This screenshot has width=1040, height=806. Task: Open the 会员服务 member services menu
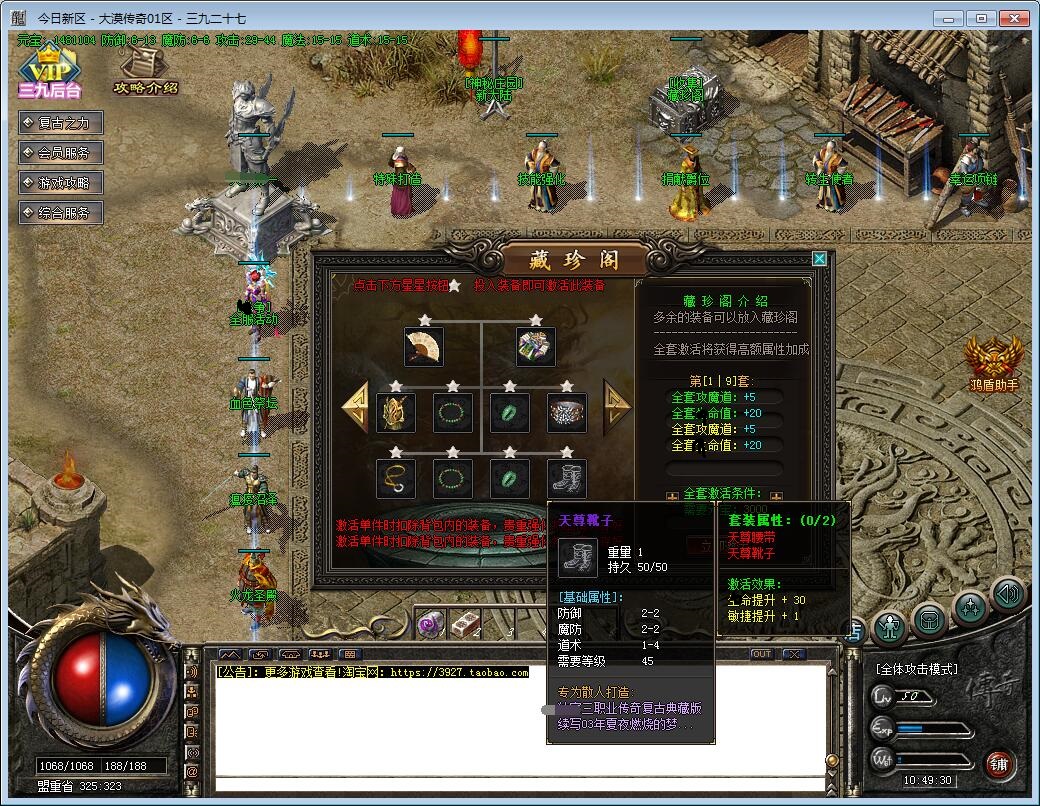coord(62,153)
